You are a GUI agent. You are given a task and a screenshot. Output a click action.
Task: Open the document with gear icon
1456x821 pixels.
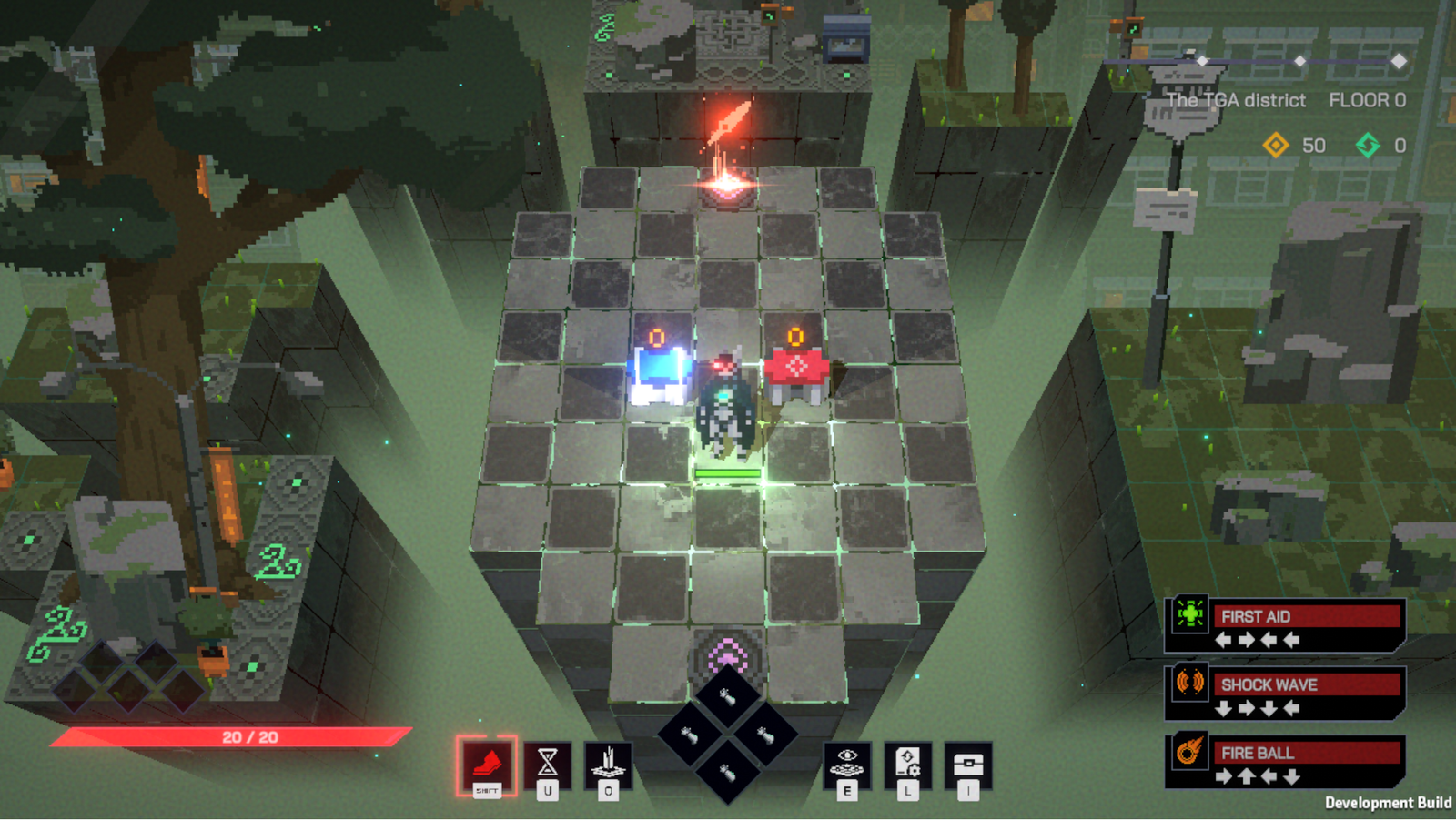[x=908, y=763]
